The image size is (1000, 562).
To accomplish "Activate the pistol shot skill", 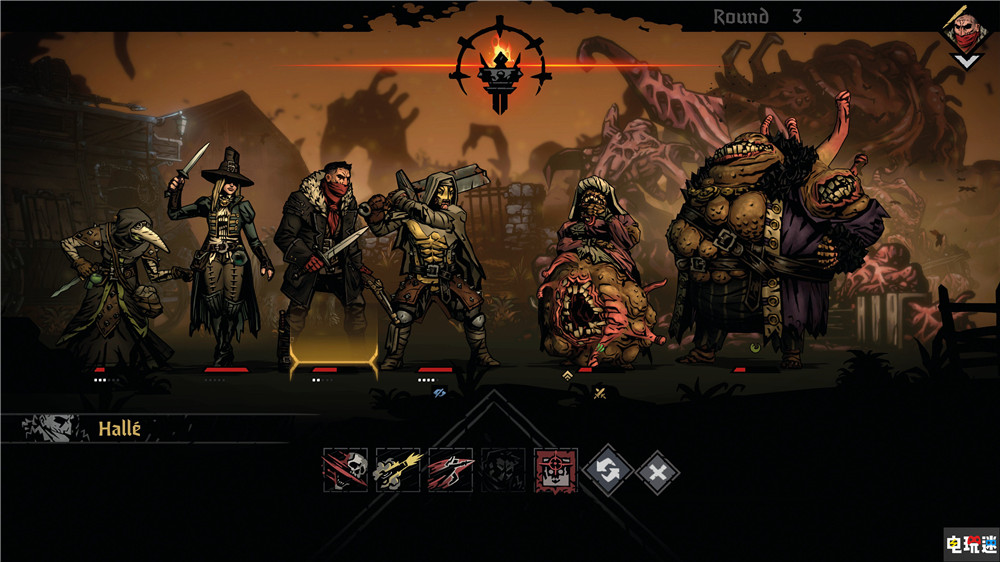I will click(x=398, y=469).
